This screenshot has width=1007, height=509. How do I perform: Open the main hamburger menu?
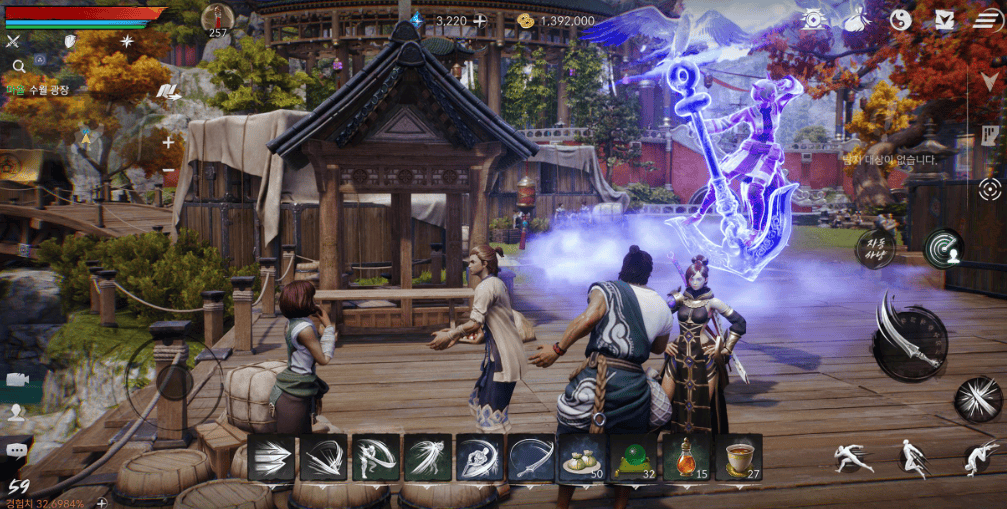click(985, 19)
